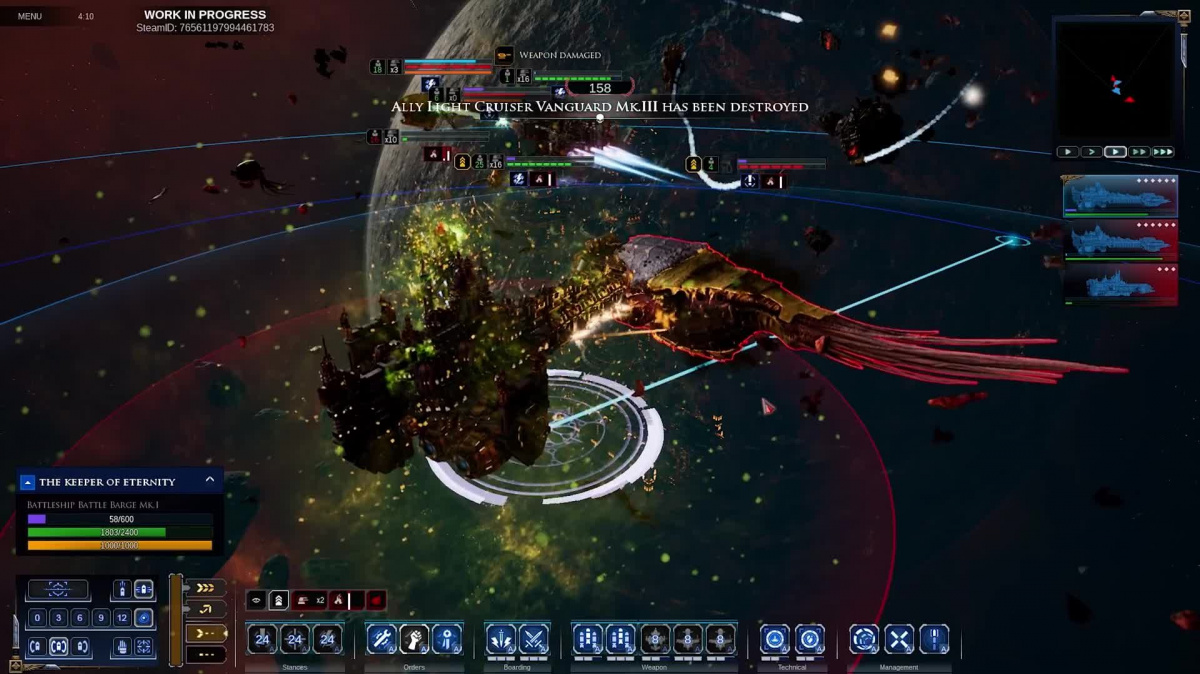Click the X-shaped Management icon
Image resolution: width=1200 pixels, height=674 pixels.
[x=899, y=638]
